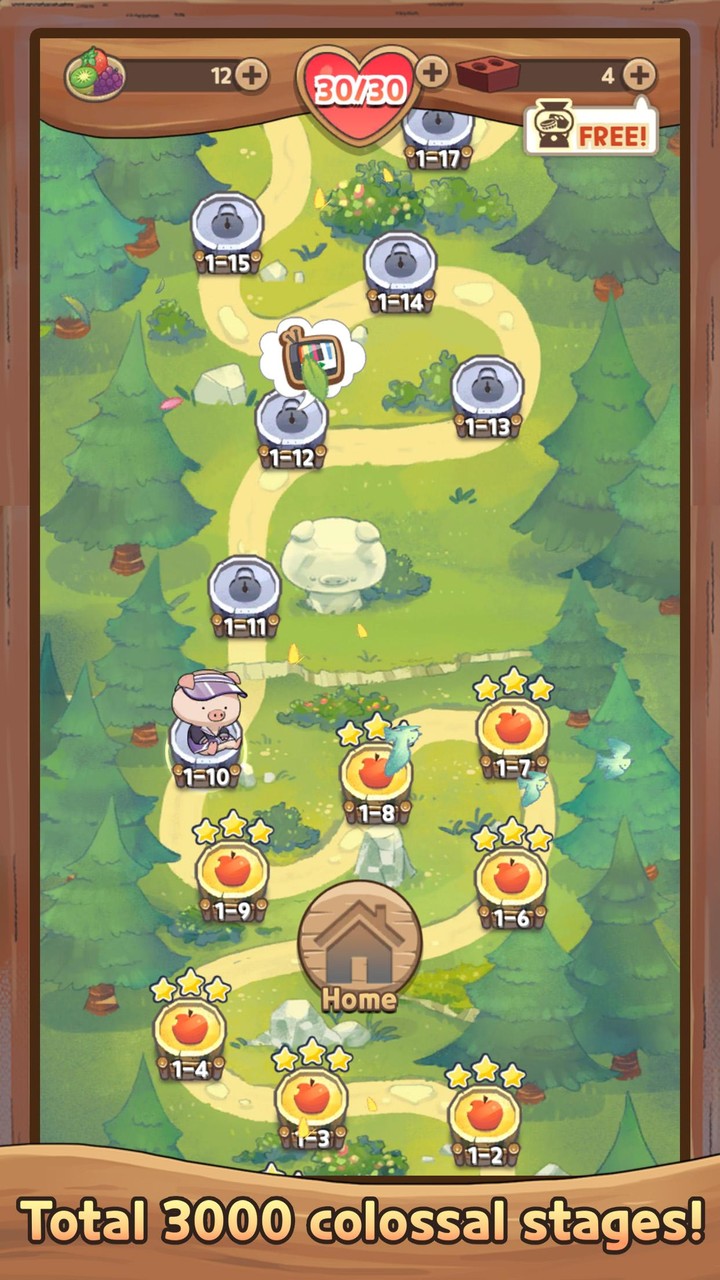This screenshot has height=1280, width=720.
Task: Refill hearts using the plus button
Action: pos(432,72)
